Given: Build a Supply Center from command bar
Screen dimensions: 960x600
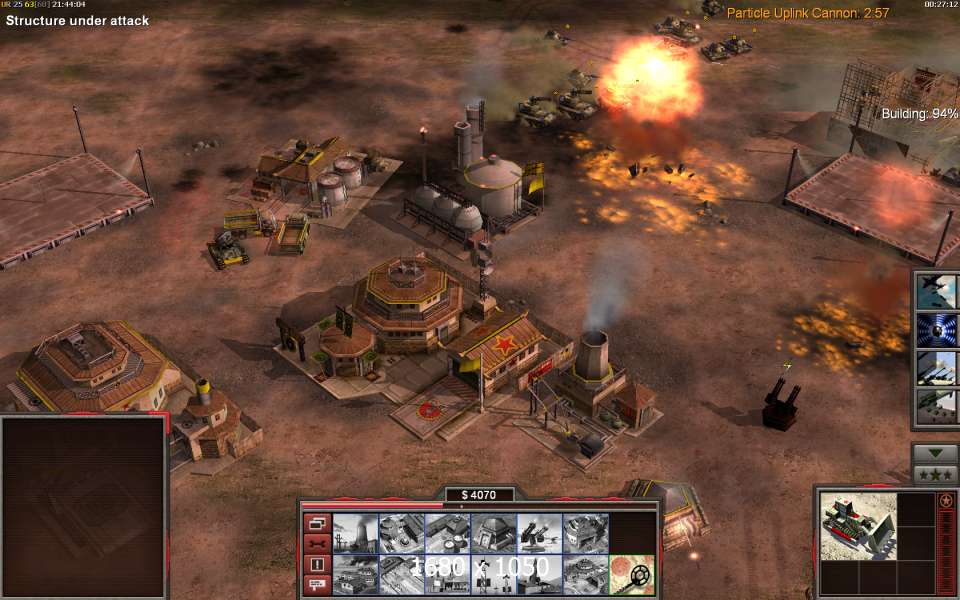Looking at the screenshot, I should point(447,533).
